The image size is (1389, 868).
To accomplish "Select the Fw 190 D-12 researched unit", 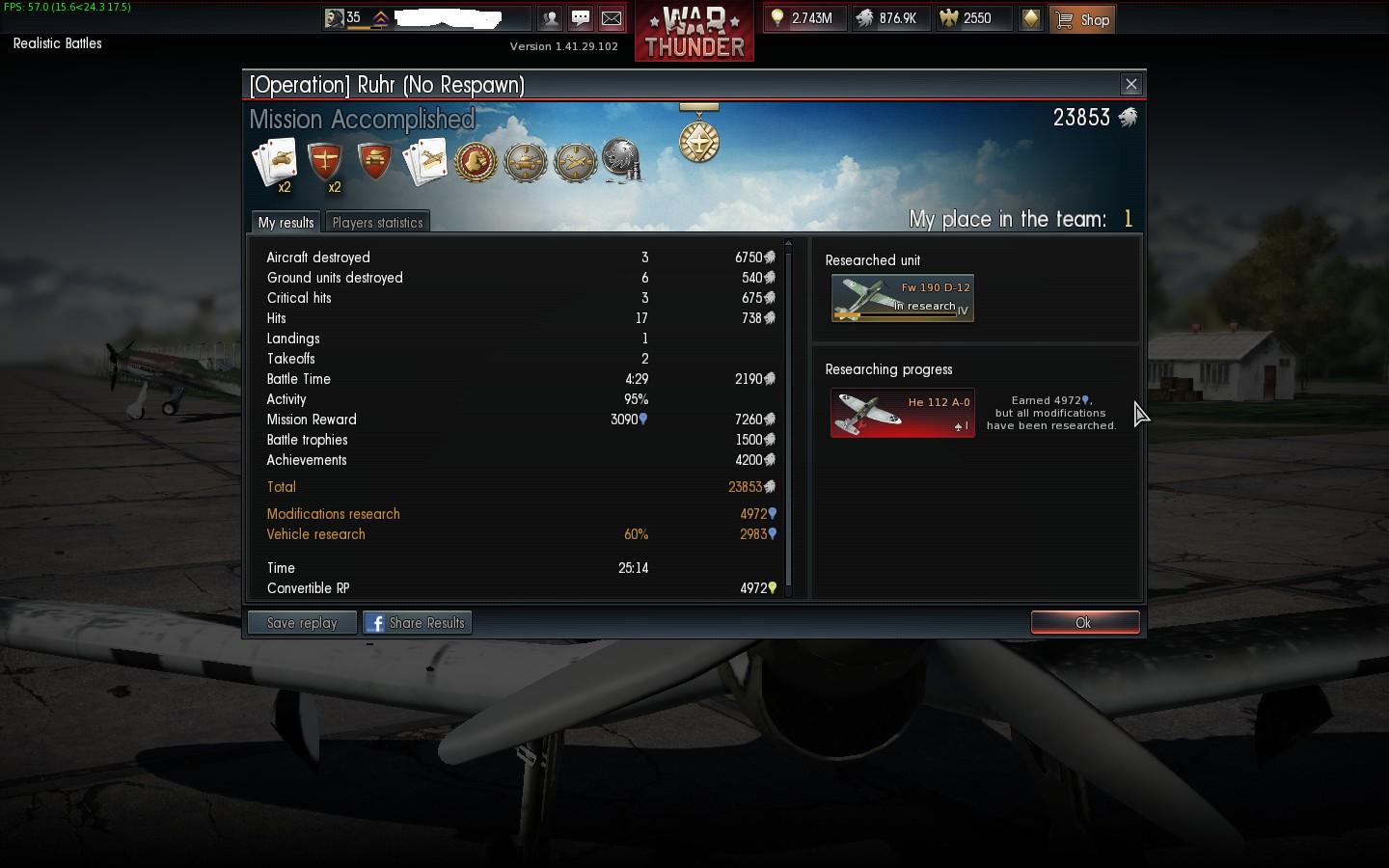I will click(x=902, y=298).
